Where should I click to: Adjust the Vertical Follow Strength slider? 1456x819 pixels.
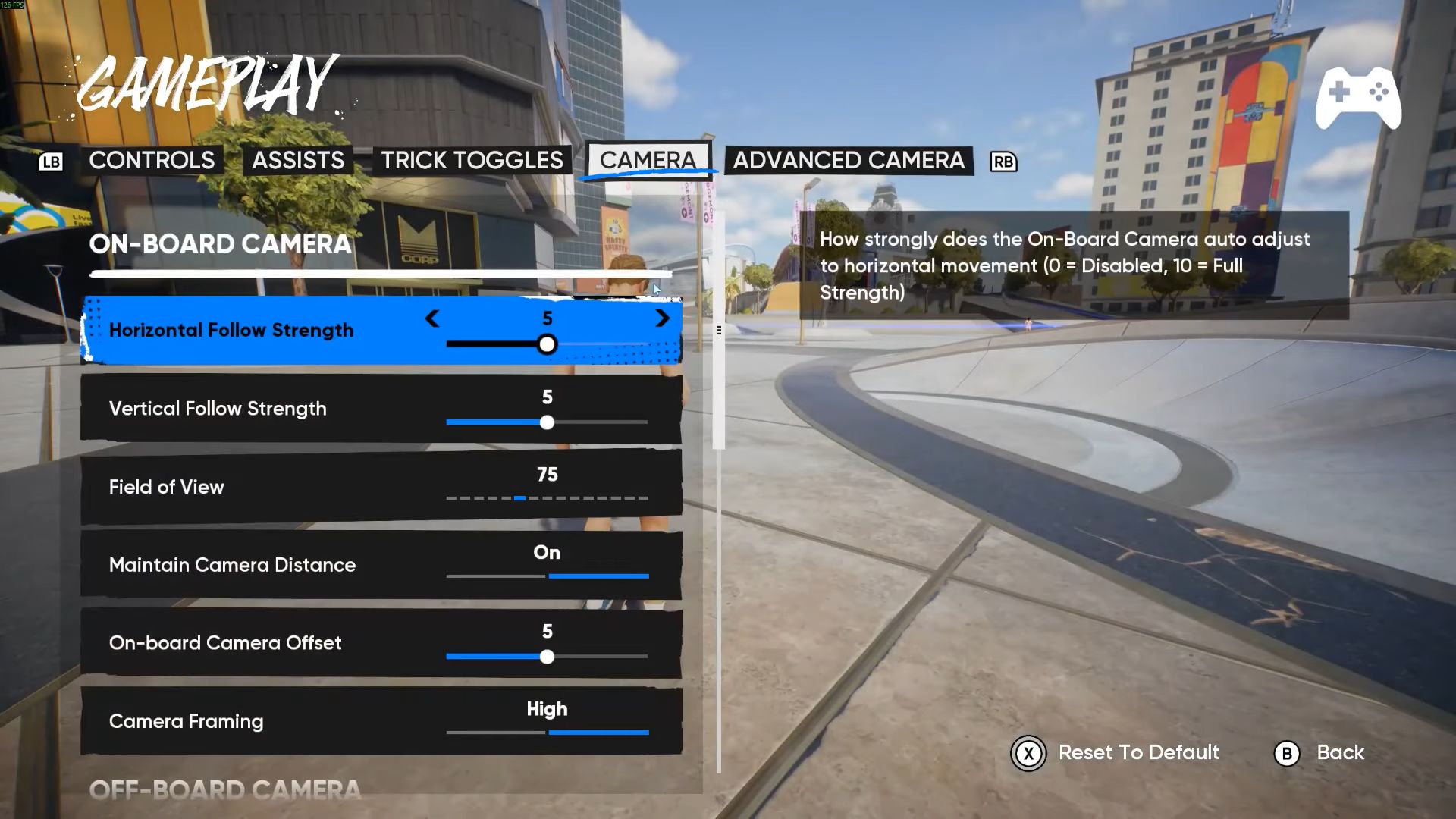pos(547,422)
